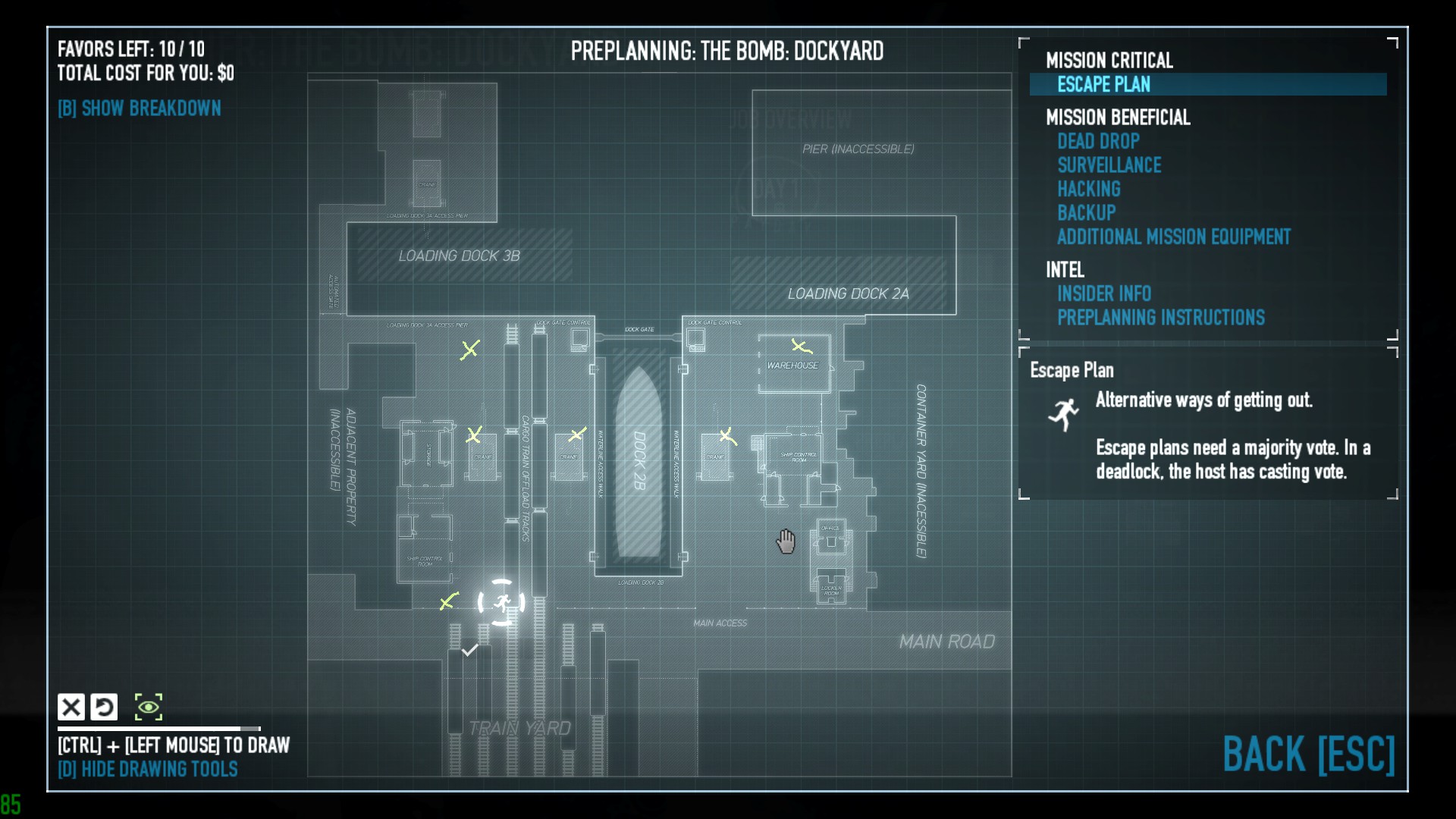Click the BACK [ESC] button
The height and width of the screenshot is (819, 1456).
1310,755
